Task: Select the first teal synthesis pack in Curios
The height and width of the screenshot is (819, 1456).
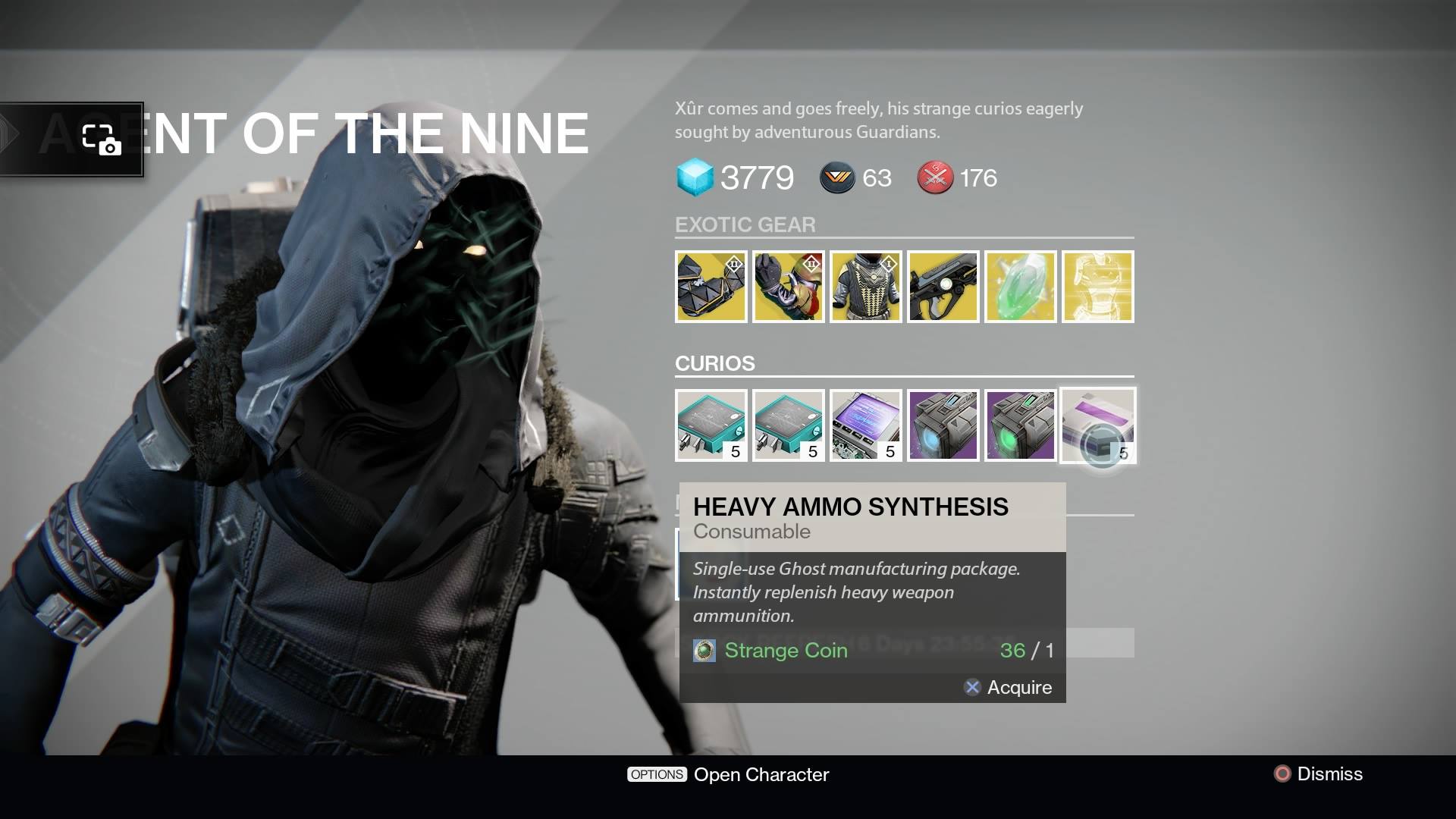Action: tap(711, 426)
